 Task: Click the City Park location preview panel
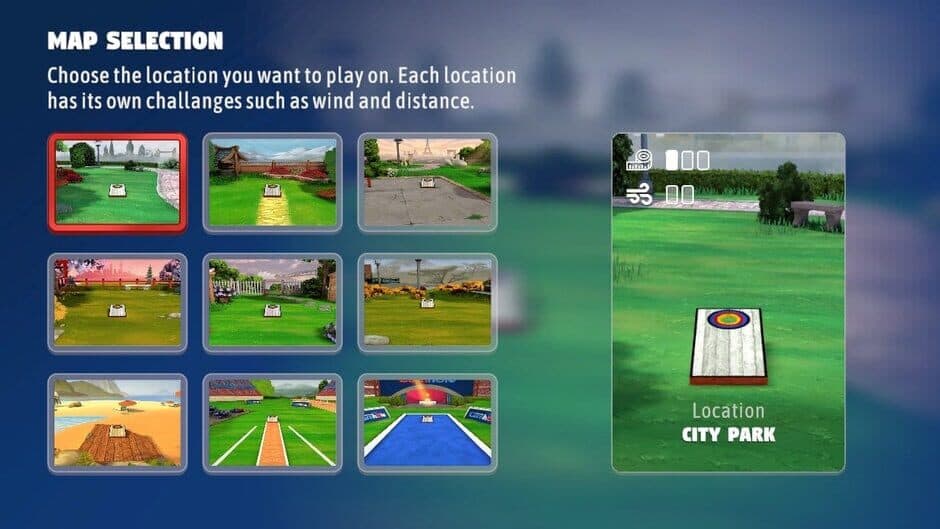point(728,302)
